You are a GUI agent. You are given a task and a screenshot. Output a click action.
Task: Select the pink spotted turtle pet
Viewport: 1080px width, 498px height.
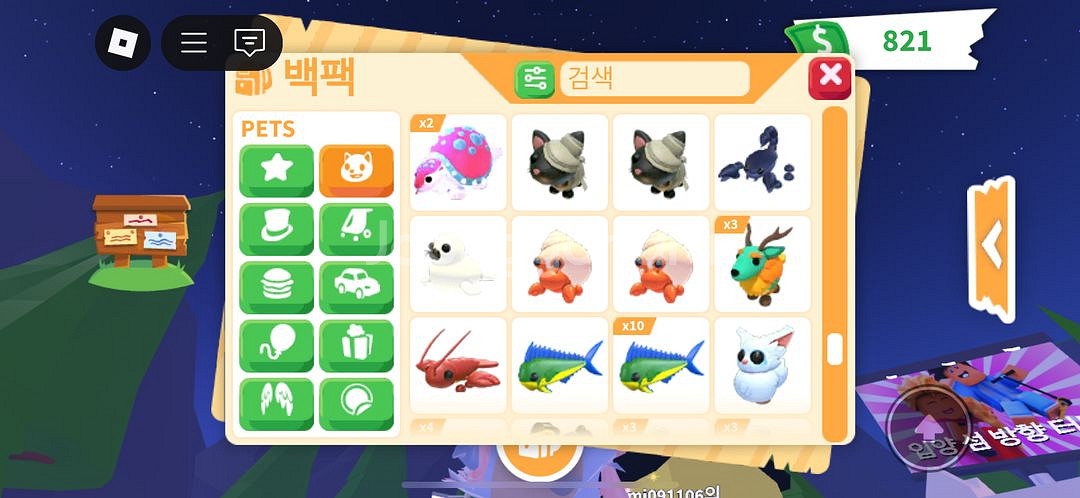tap(458, 162)
